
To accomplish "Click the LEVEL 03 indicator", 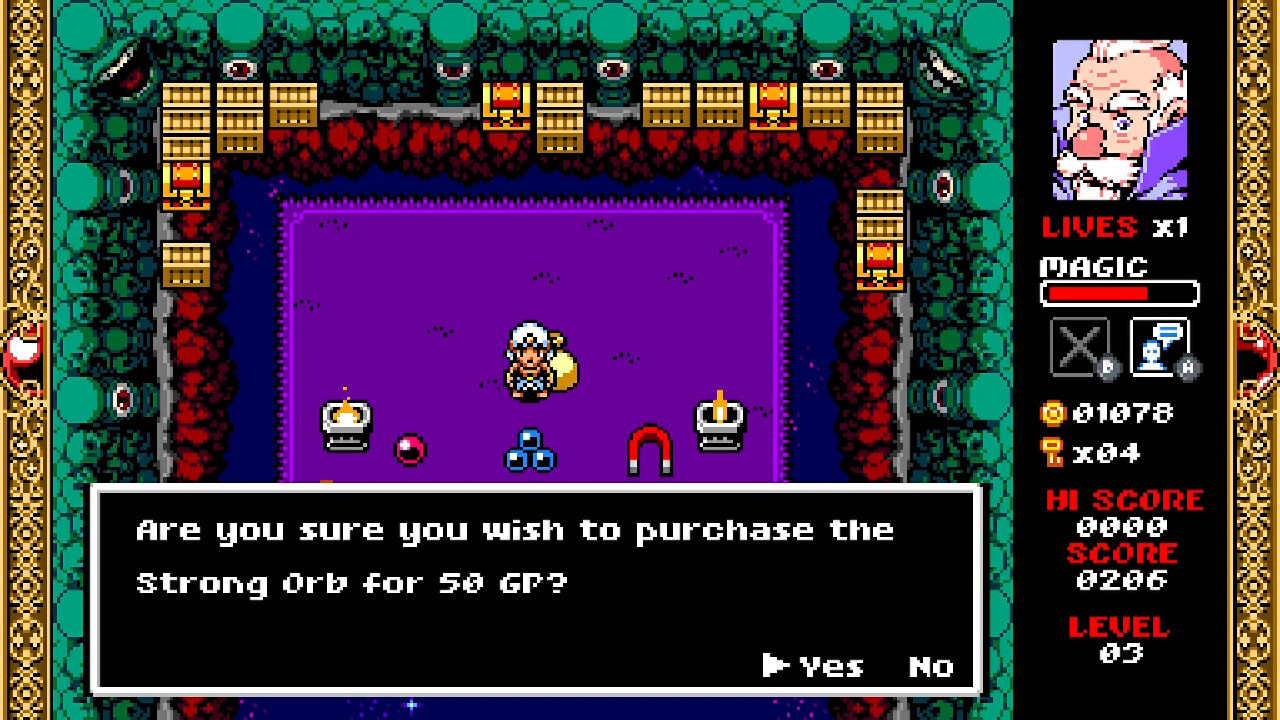I will [x=1121, y=638].
